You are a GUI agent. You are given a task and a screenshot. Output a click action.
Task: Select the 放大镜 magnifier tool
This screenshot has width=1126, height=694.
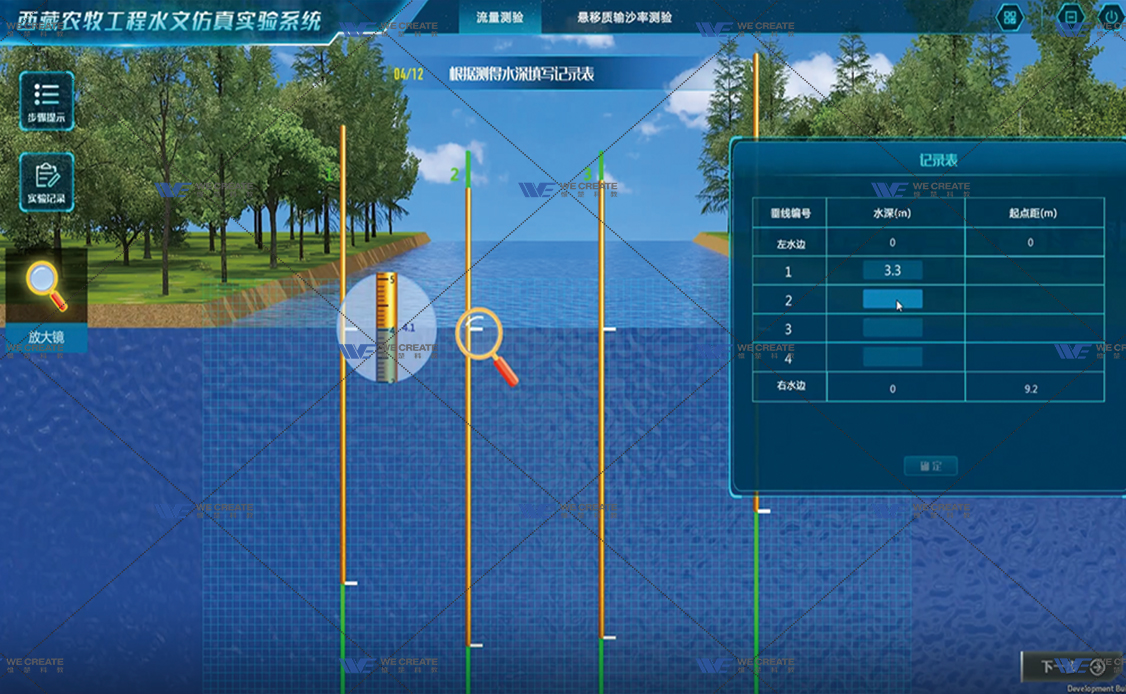coord(46,296)
